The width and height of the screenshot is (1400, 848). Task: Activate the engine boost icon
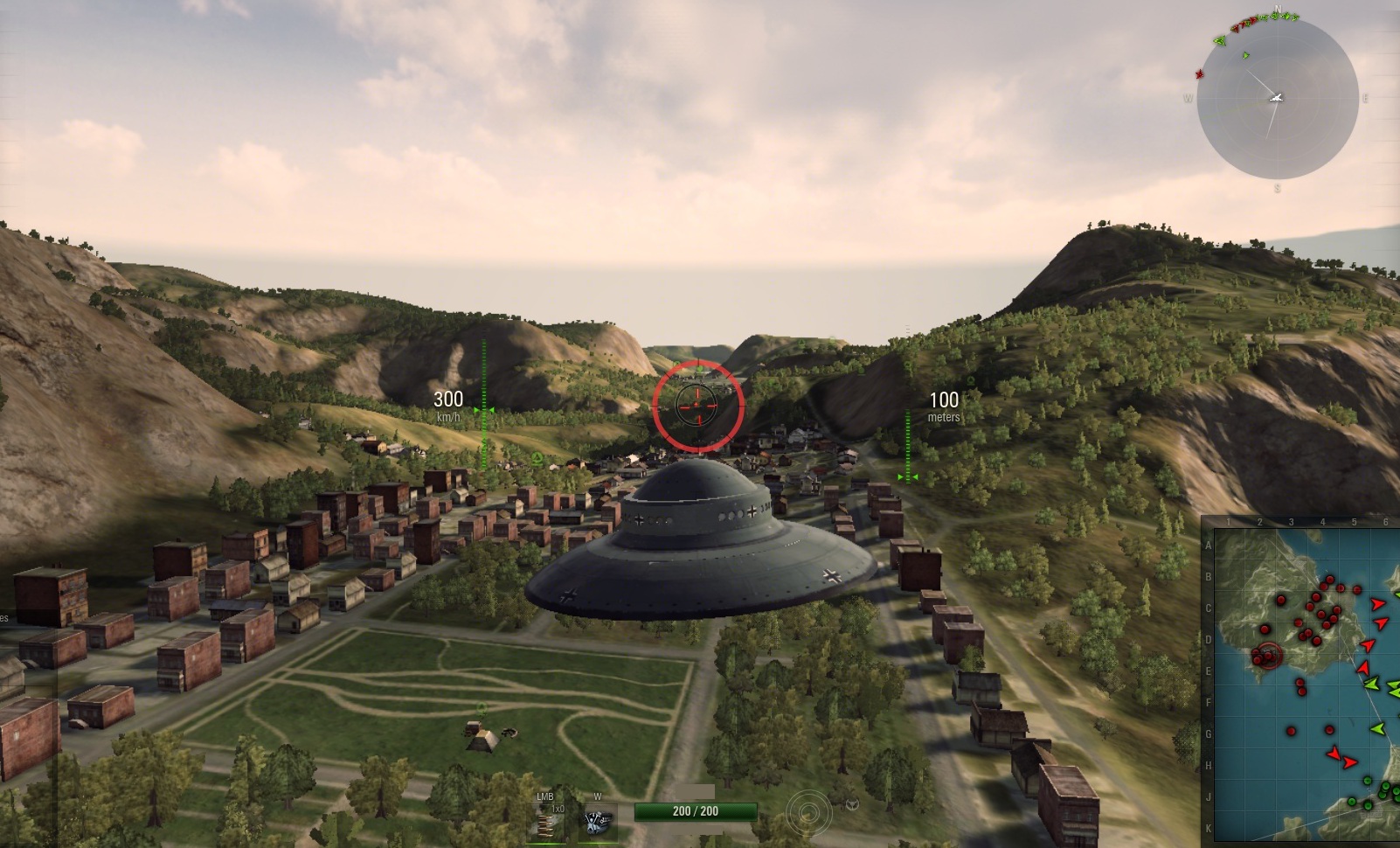click(599, 822)
